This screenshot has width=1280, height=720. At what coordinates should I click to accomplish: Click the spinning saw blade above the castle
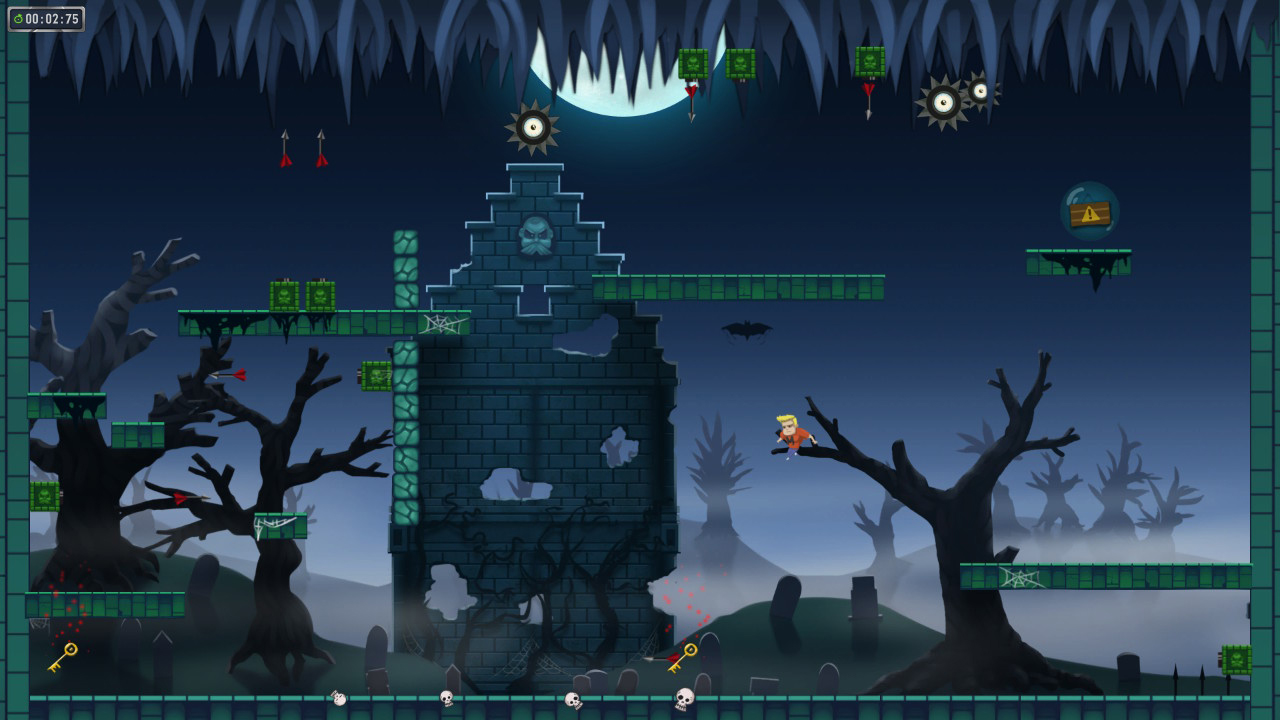[530, 128]
